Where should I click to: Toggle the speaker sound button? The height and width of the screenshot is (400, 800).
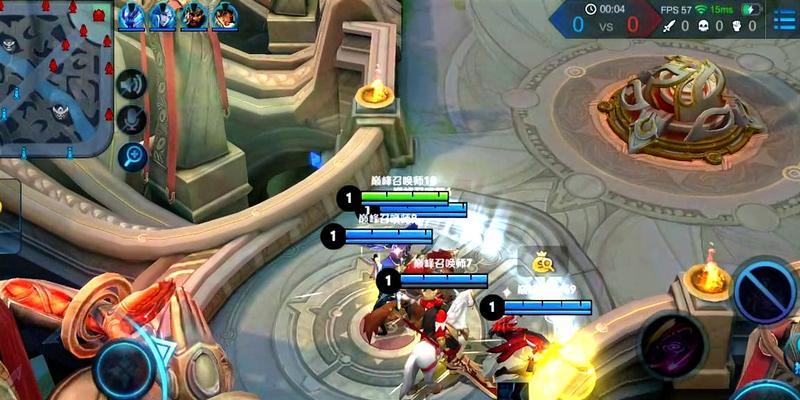click(x=131, y=85)
